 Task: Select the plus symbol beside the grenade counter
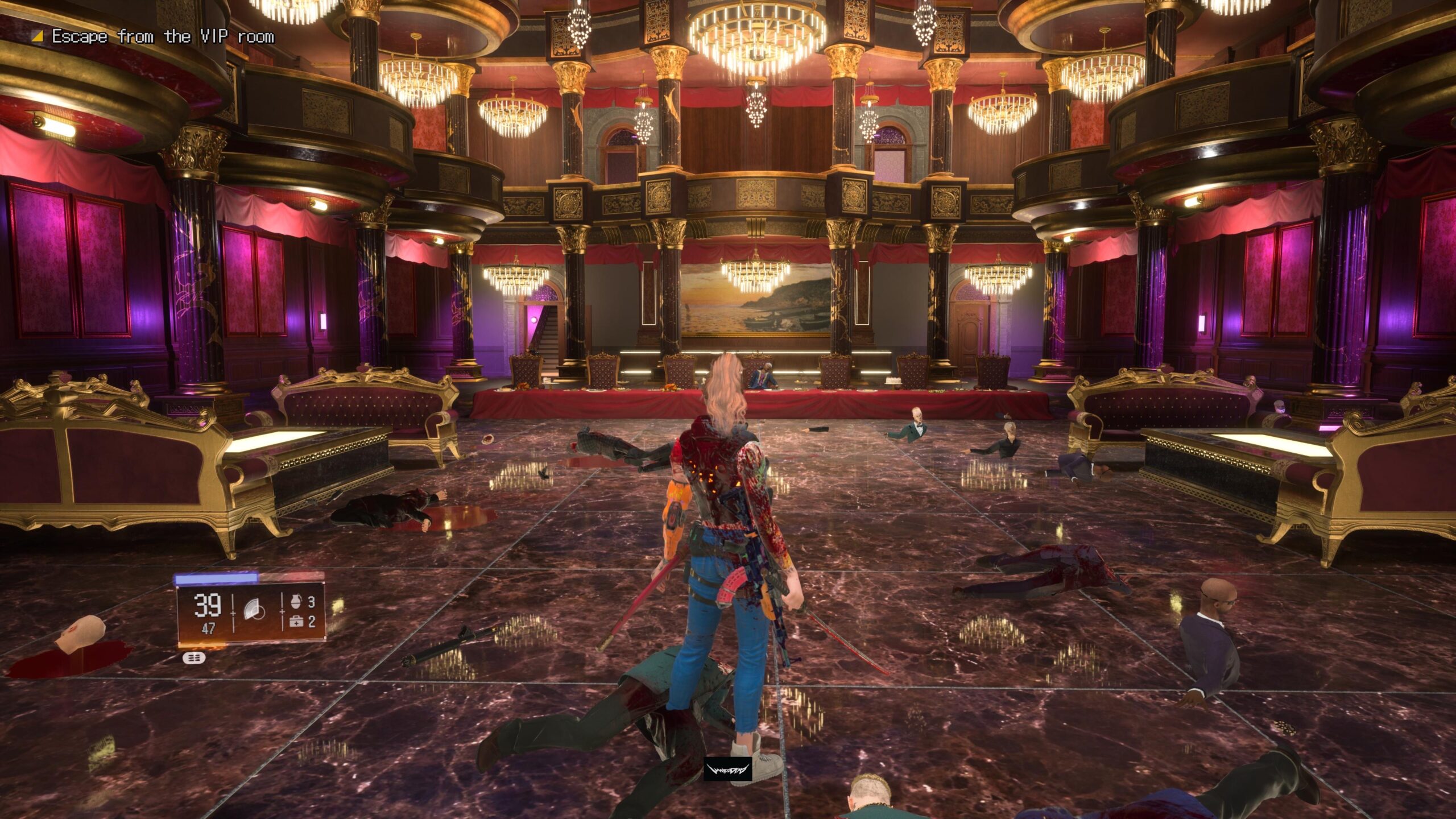[282, 611]
